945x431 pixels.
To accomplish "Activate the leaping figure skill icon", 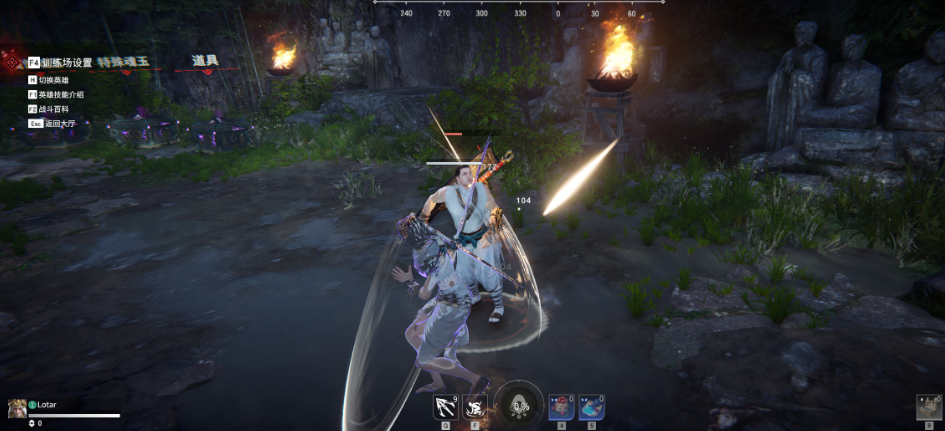I will [x=475, y=406].
